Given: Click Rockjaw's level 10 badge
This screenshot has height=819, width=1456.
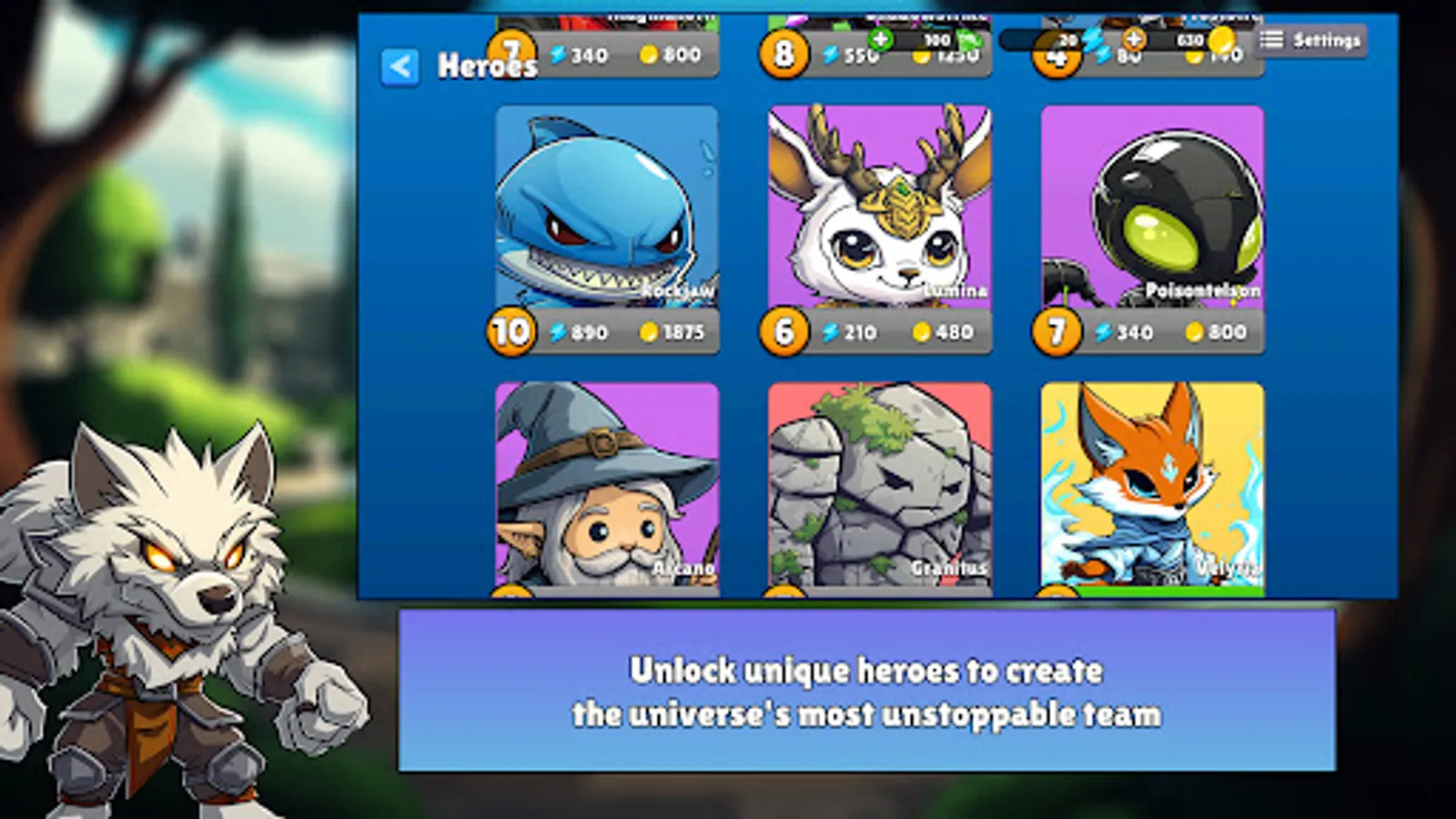Looking at the screenshot, I should [510, 332].
